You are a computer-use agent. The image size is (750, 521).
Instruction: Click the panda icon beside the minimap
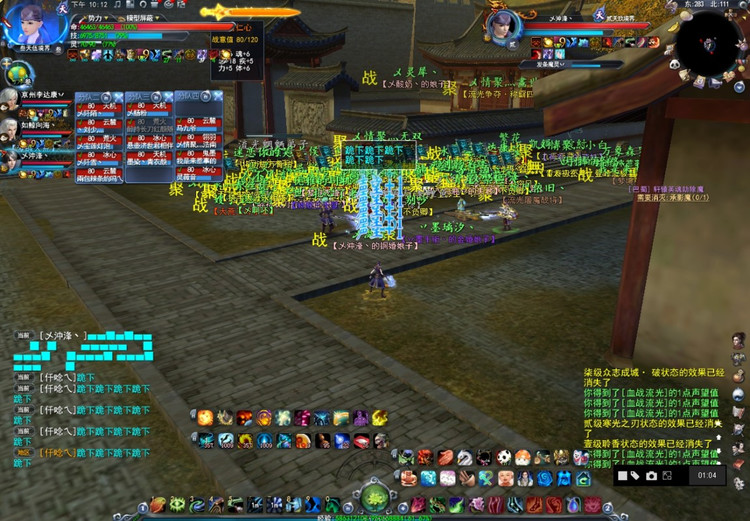tap(673, 62)
